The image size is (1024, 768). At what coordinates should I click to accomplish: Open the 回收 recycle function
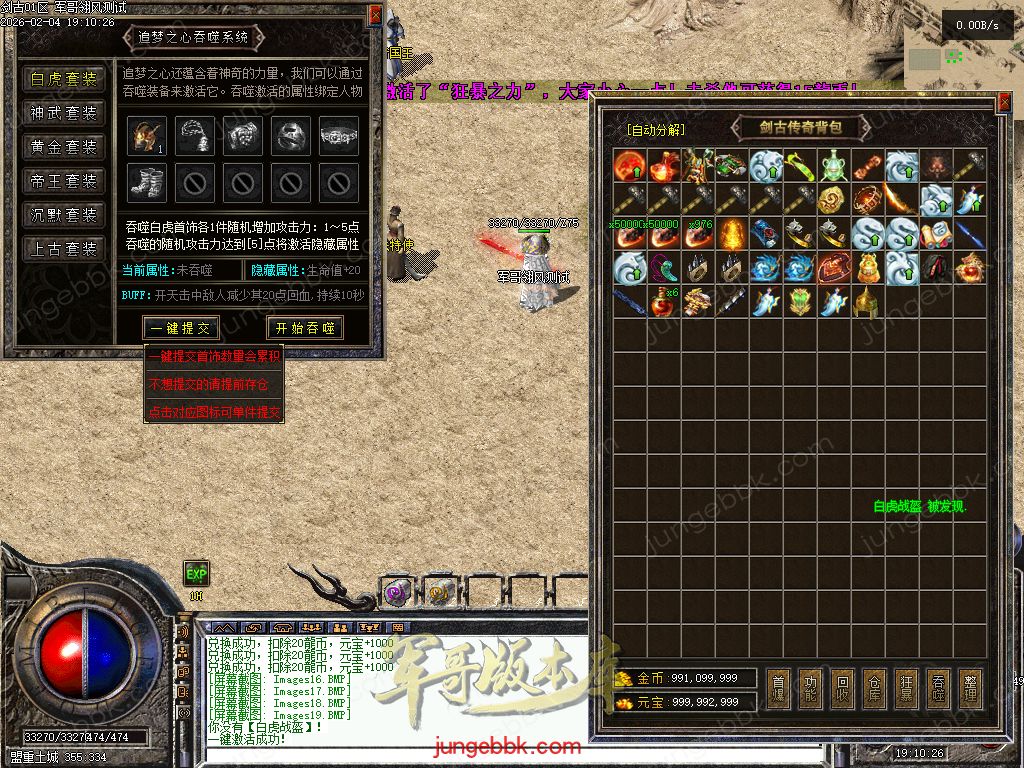[842, 689]
